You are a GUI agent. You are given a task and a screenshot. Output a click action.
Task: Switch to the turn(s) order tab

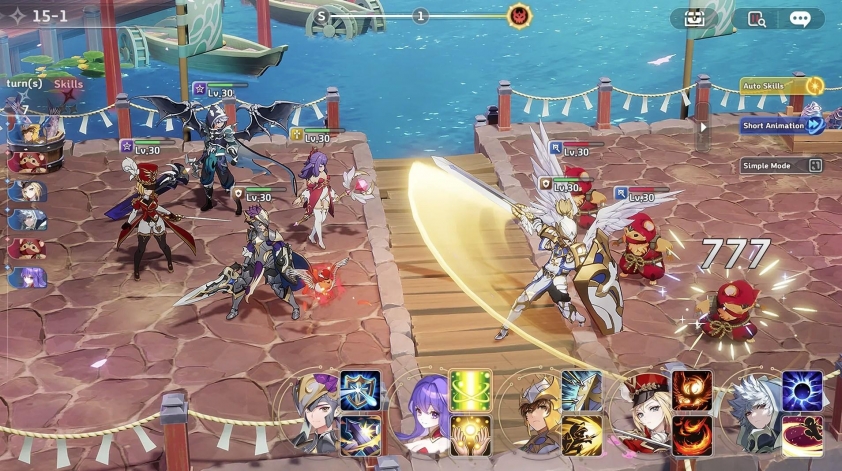tap(24, 84)
